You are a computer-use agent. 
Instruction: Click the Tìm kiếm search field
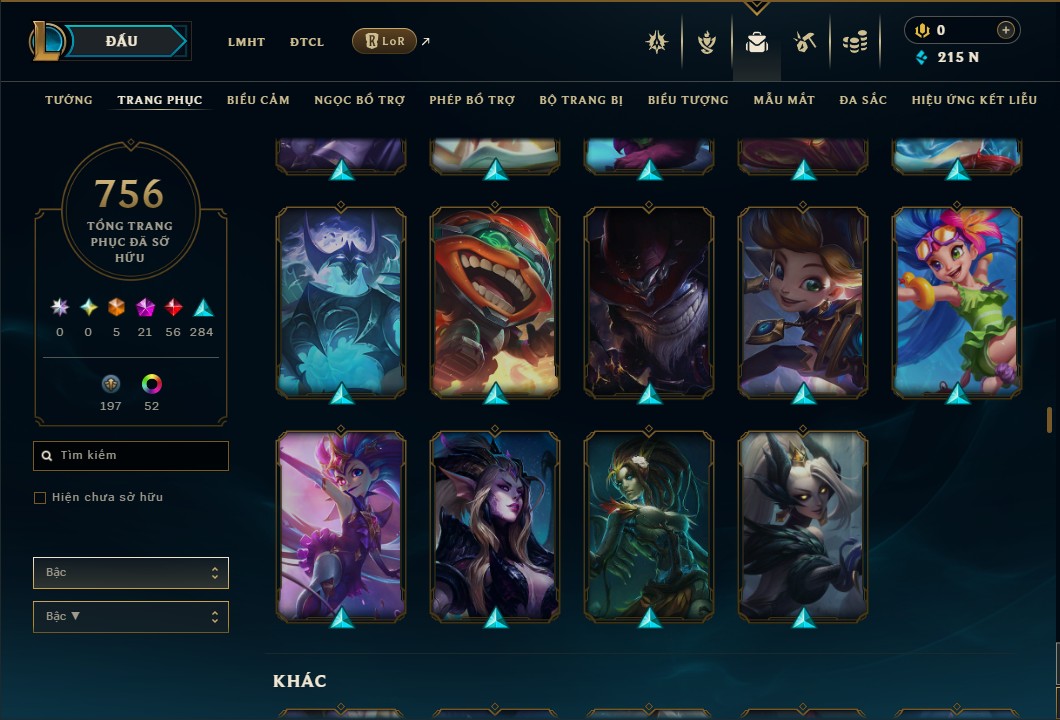point(131,456)
